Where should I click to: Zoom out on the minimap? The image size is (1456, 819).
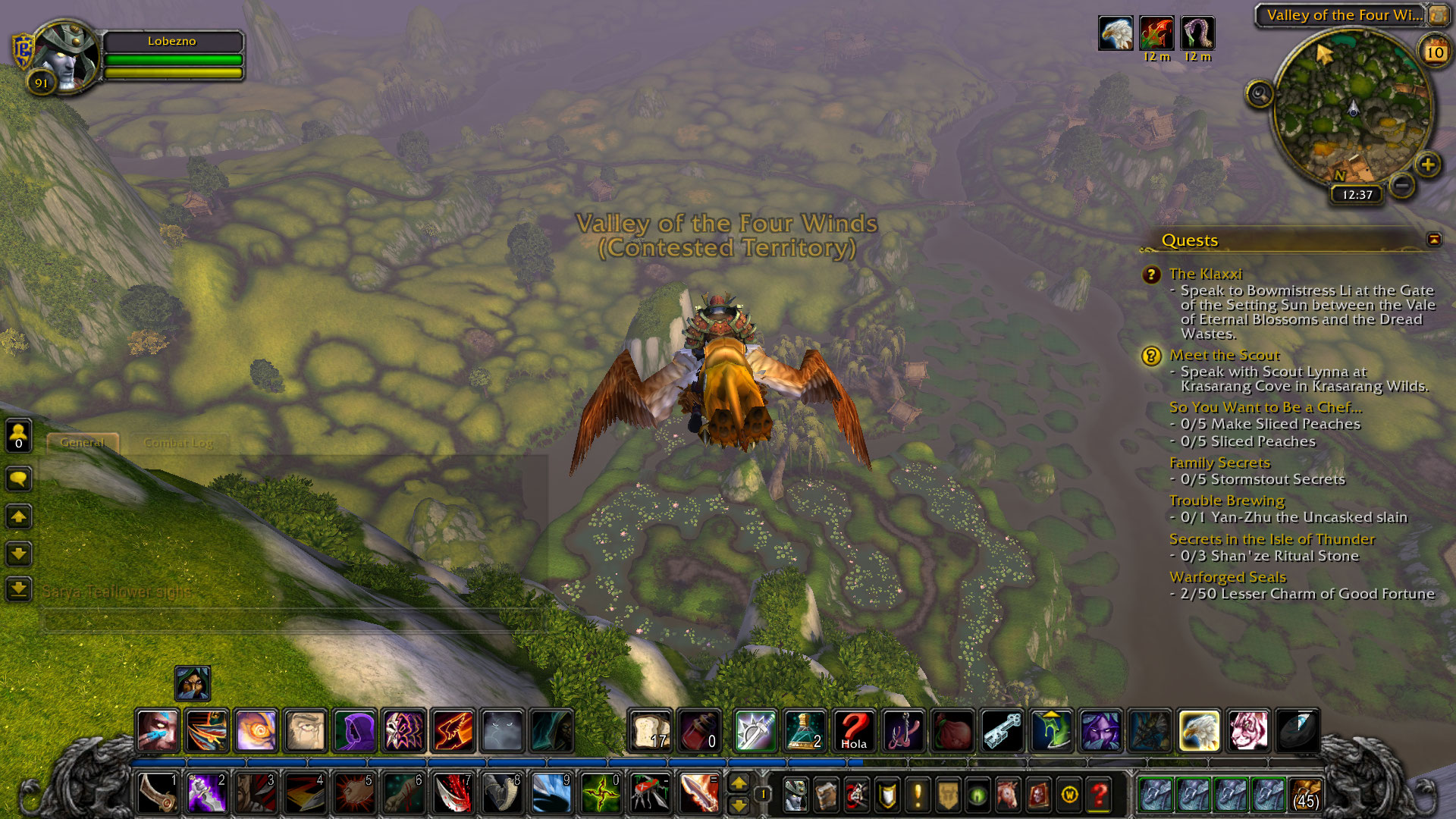[1403, 184]
